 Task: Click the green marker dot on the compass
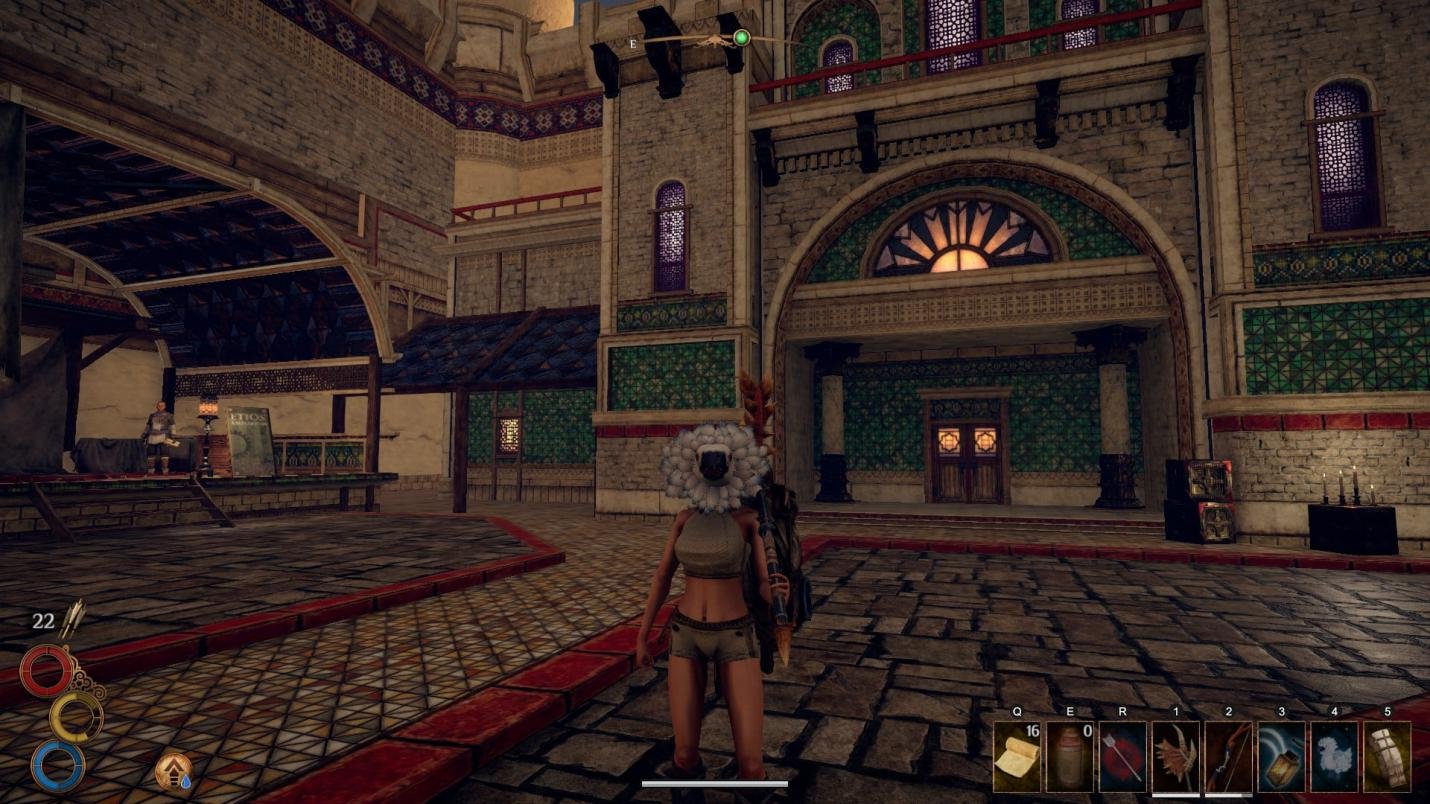tap(741, 36)
